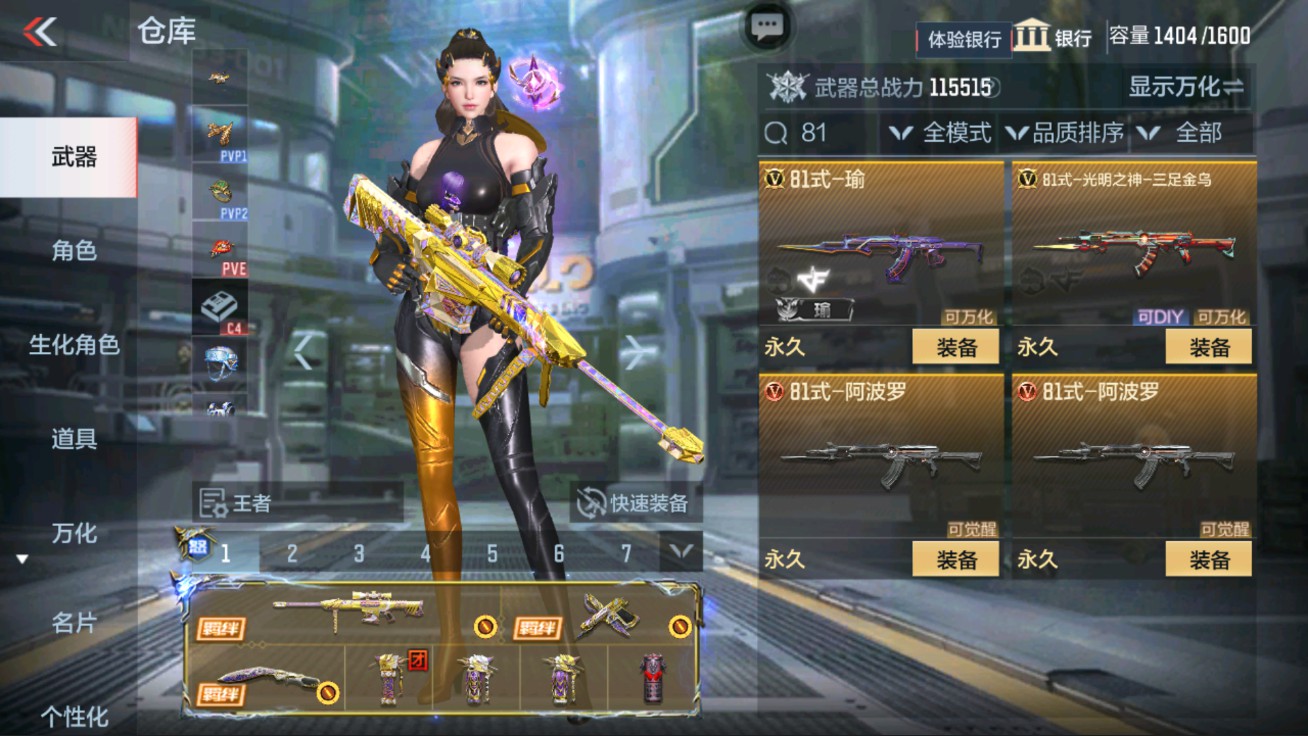Image resolution: width=1308 pixels, height=736 pixels.
Task: Click the 快速装备 quick equip button
Action: pos(634,503)
